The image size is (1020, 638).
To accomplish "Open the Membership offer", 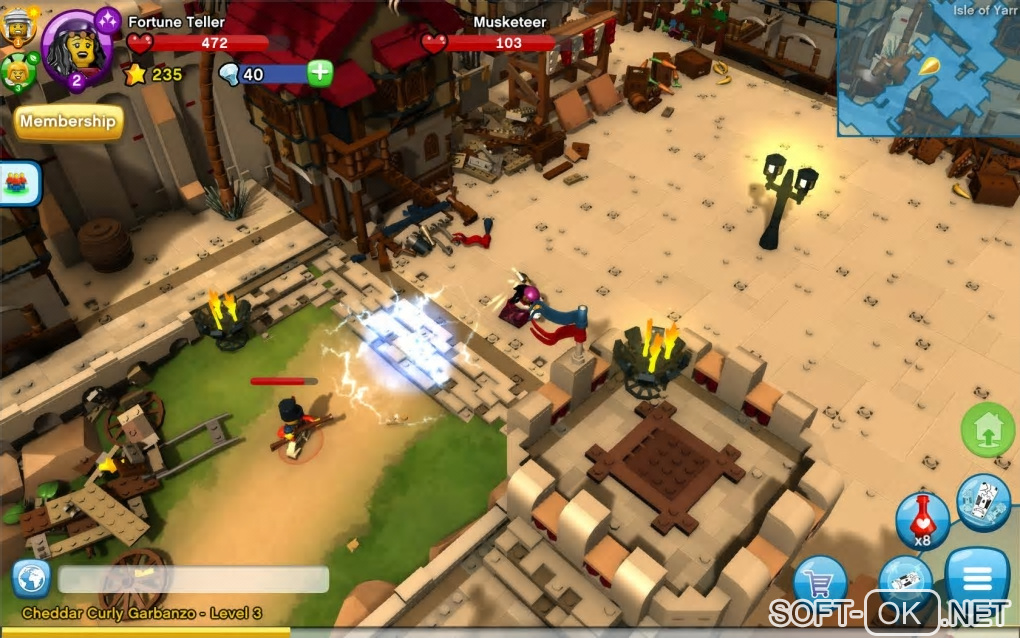I will click(68, 122).
